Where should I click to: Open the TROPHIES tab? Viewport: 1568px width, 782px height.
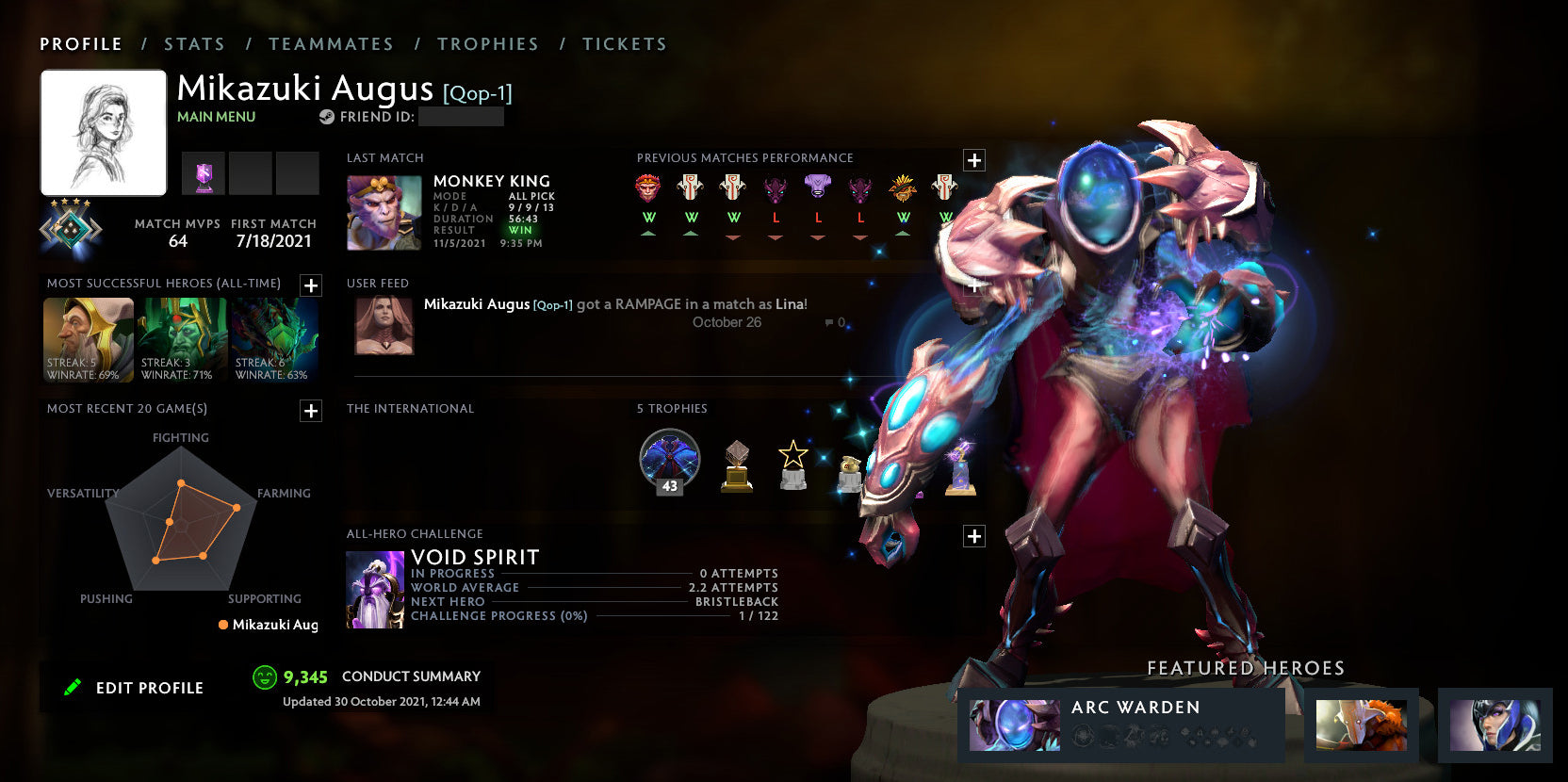pyautogui.click(x=488, y=43)
